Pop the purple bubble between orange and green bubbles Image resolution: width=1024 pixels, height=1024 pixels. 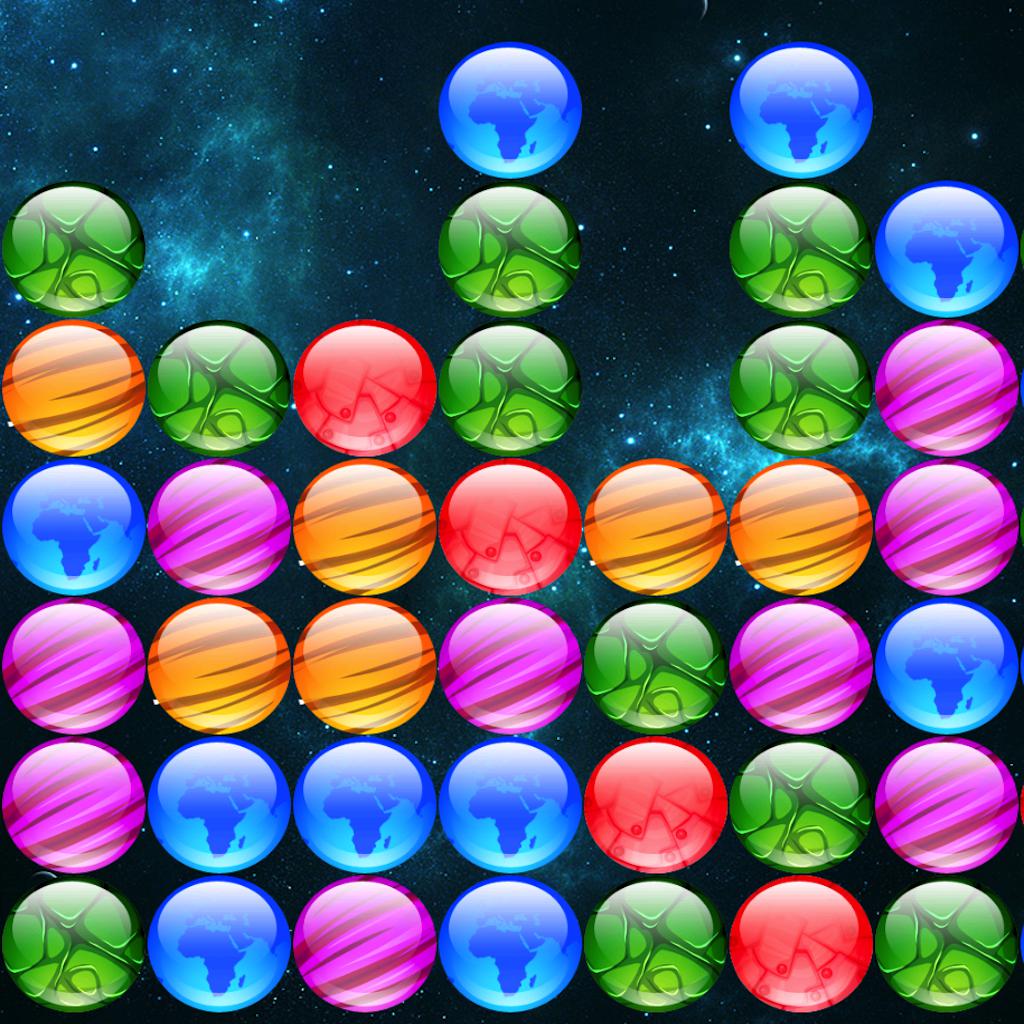tap(510, 666)
